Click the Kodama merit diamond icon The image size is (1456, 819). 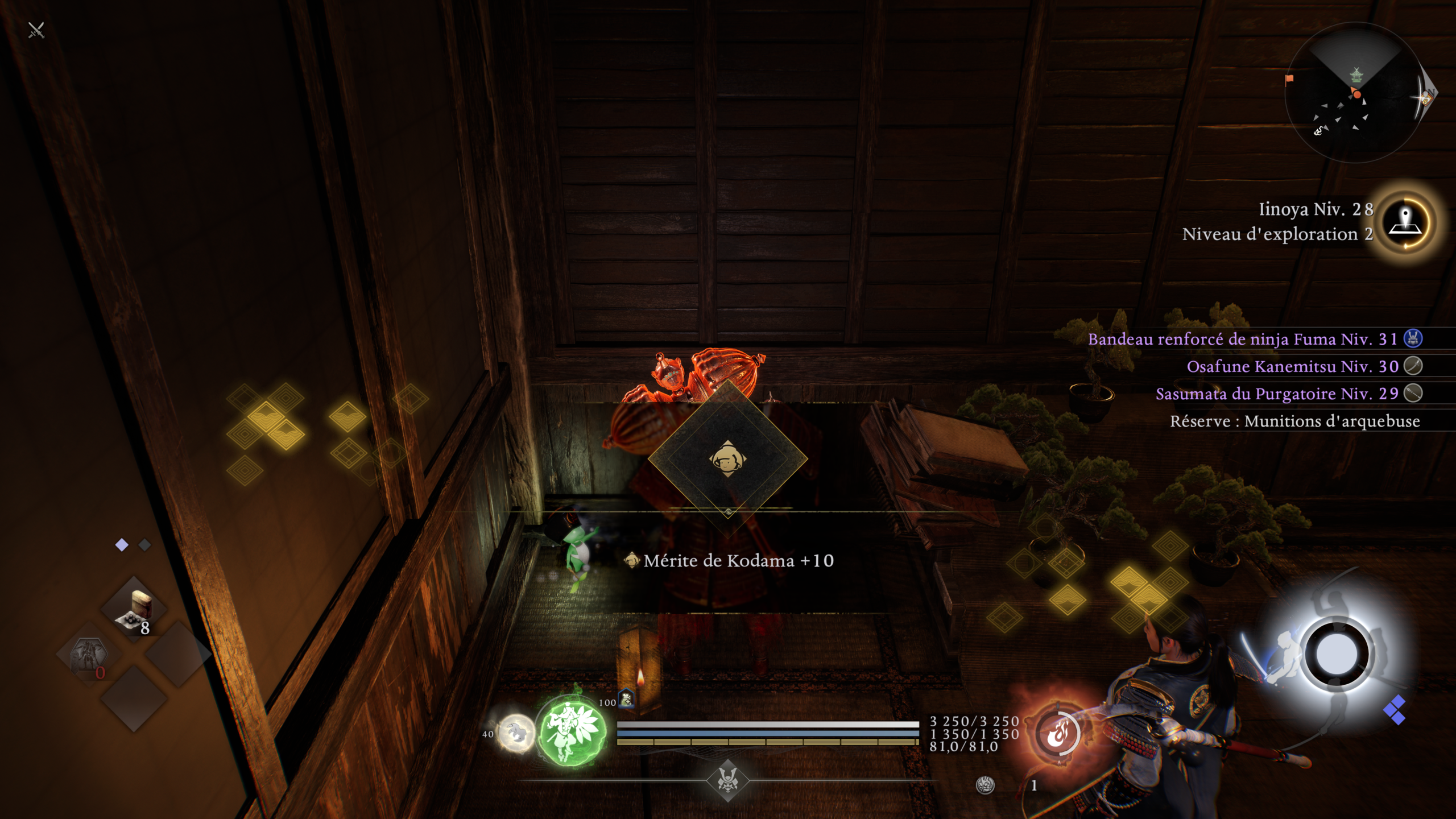point(728,458)
